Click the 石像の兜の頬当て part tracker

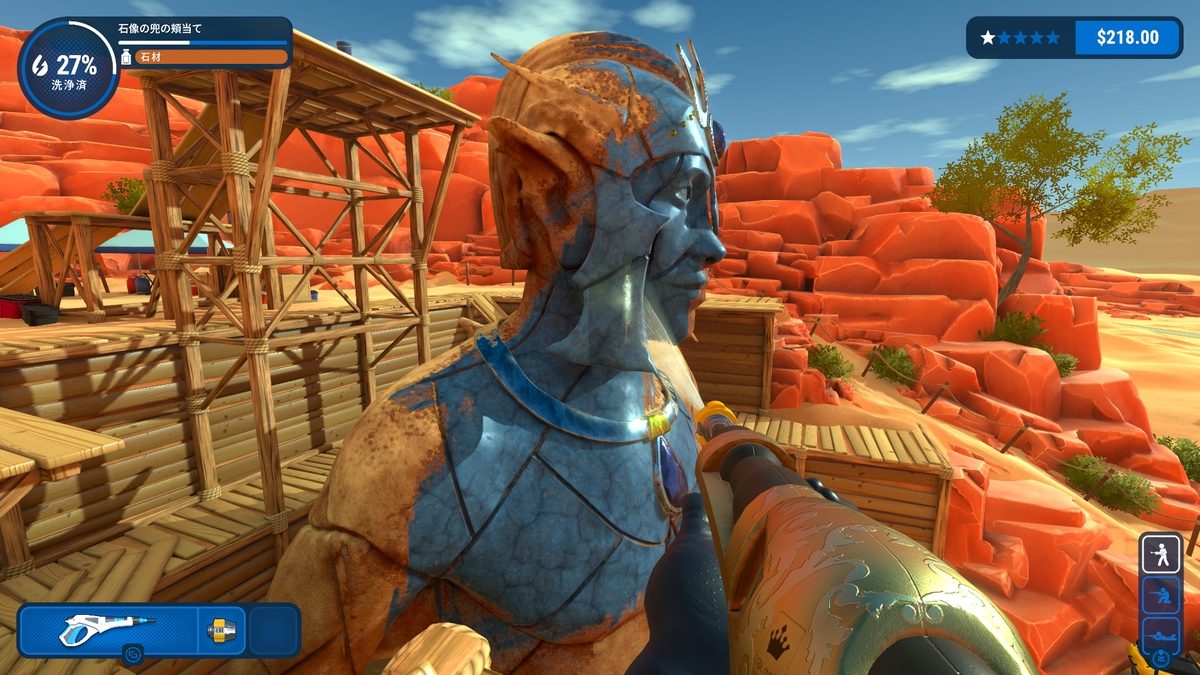pos(205,43)
